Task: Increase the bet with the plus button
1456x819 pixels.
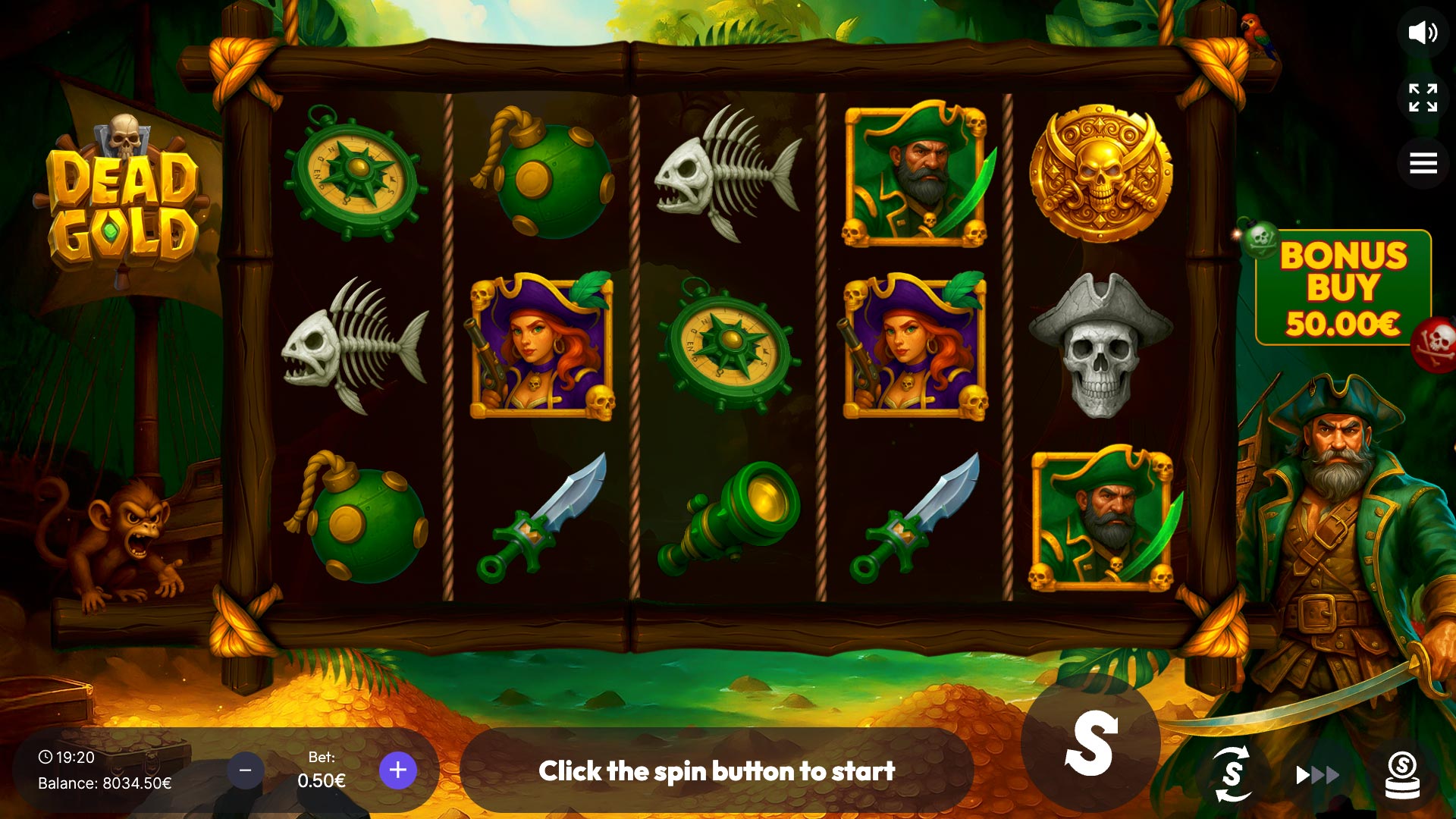Action: (397, 770)
